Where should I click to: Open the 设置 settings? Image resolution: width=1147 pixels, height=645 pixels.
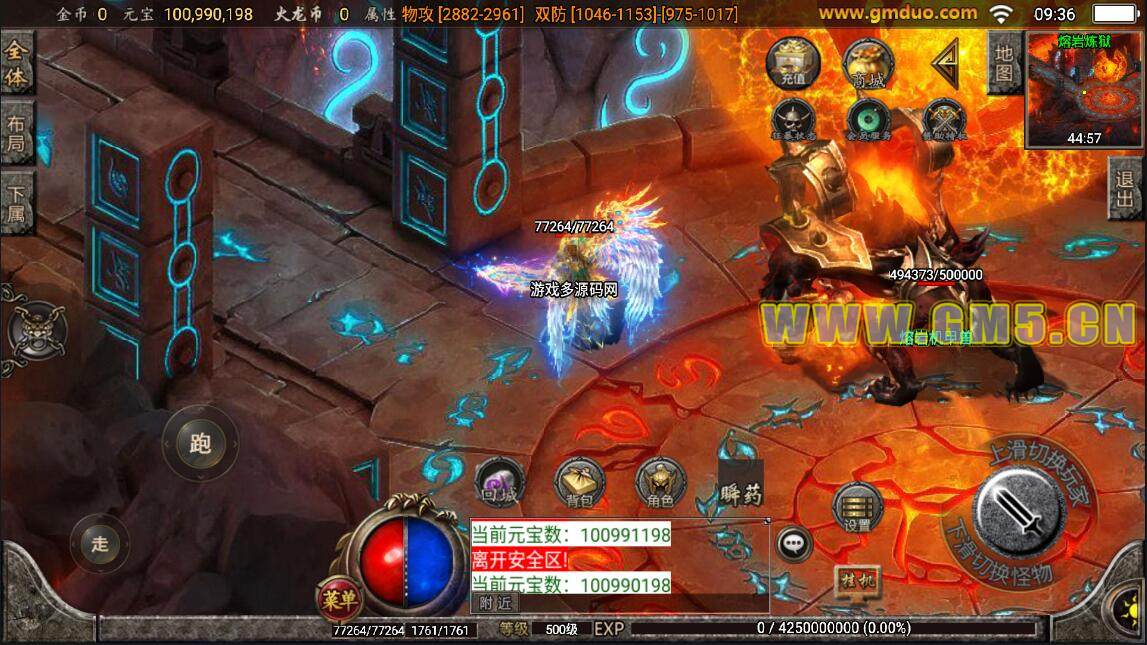point(857,506)
